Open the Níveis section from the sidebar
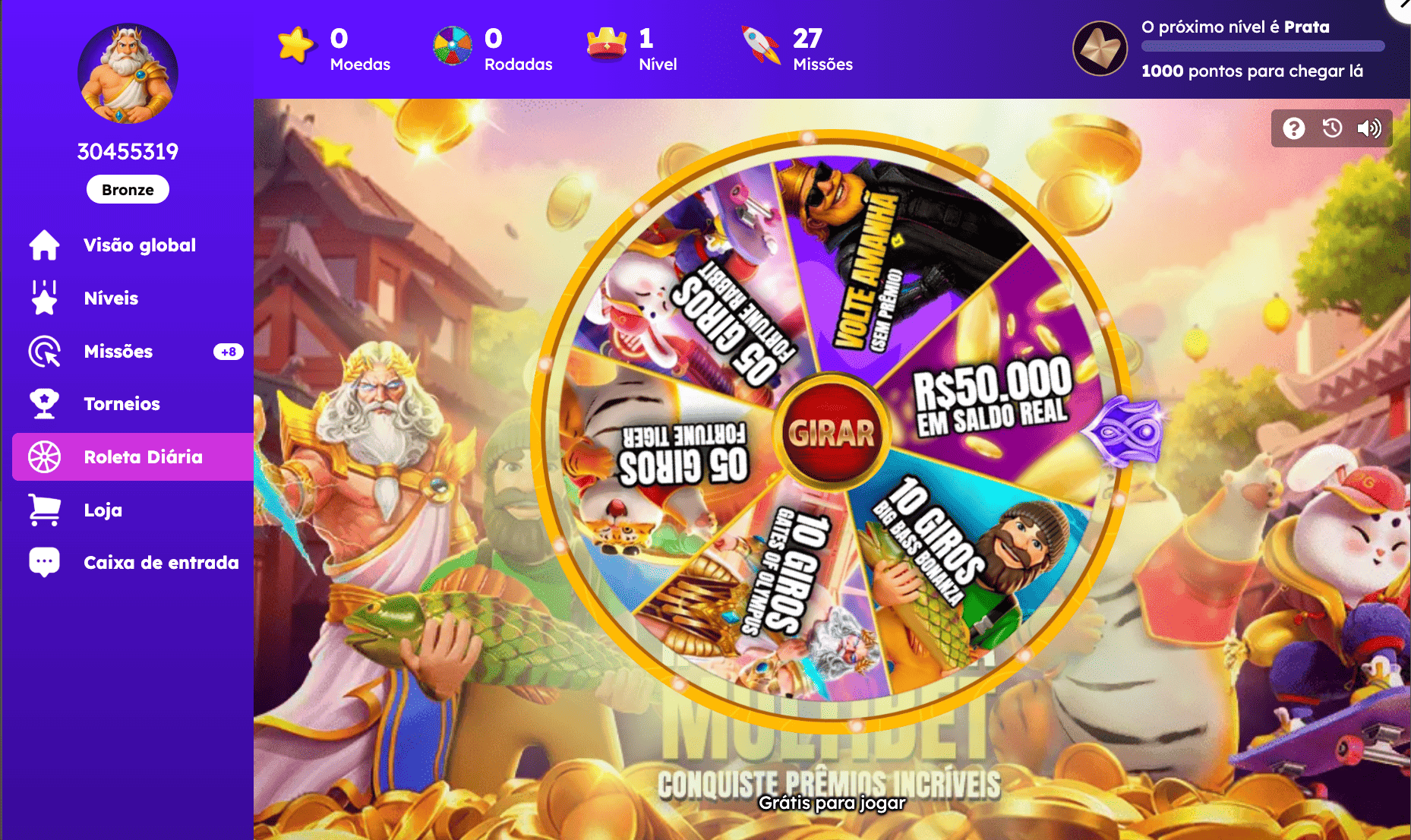The width and height of the screenshot is (1411, 840). 110,298
